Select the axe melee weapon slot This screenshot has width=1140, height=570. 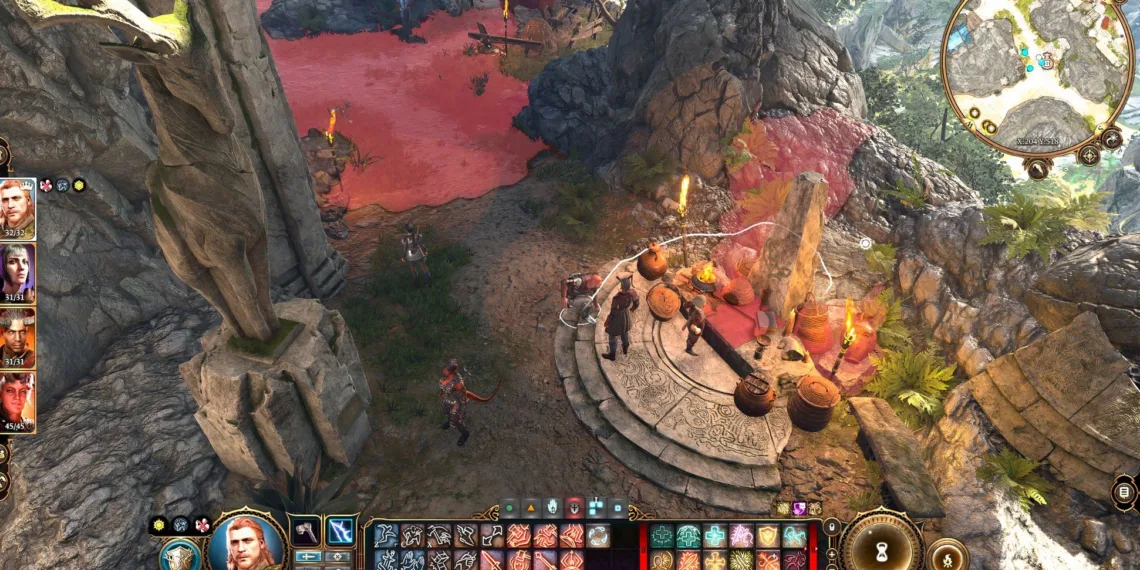click(307, 530)
